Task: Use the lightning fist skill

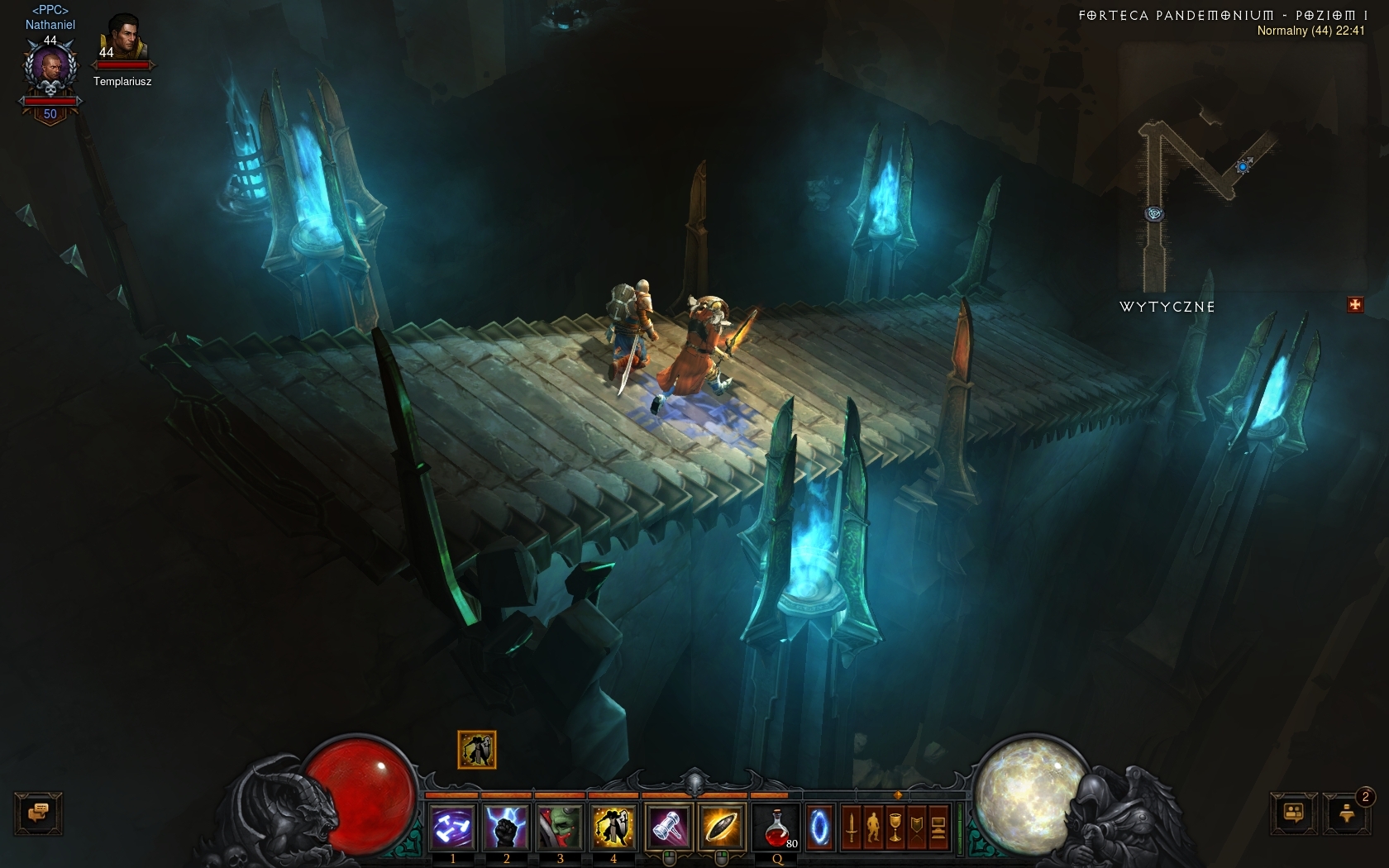Action: 506,826
